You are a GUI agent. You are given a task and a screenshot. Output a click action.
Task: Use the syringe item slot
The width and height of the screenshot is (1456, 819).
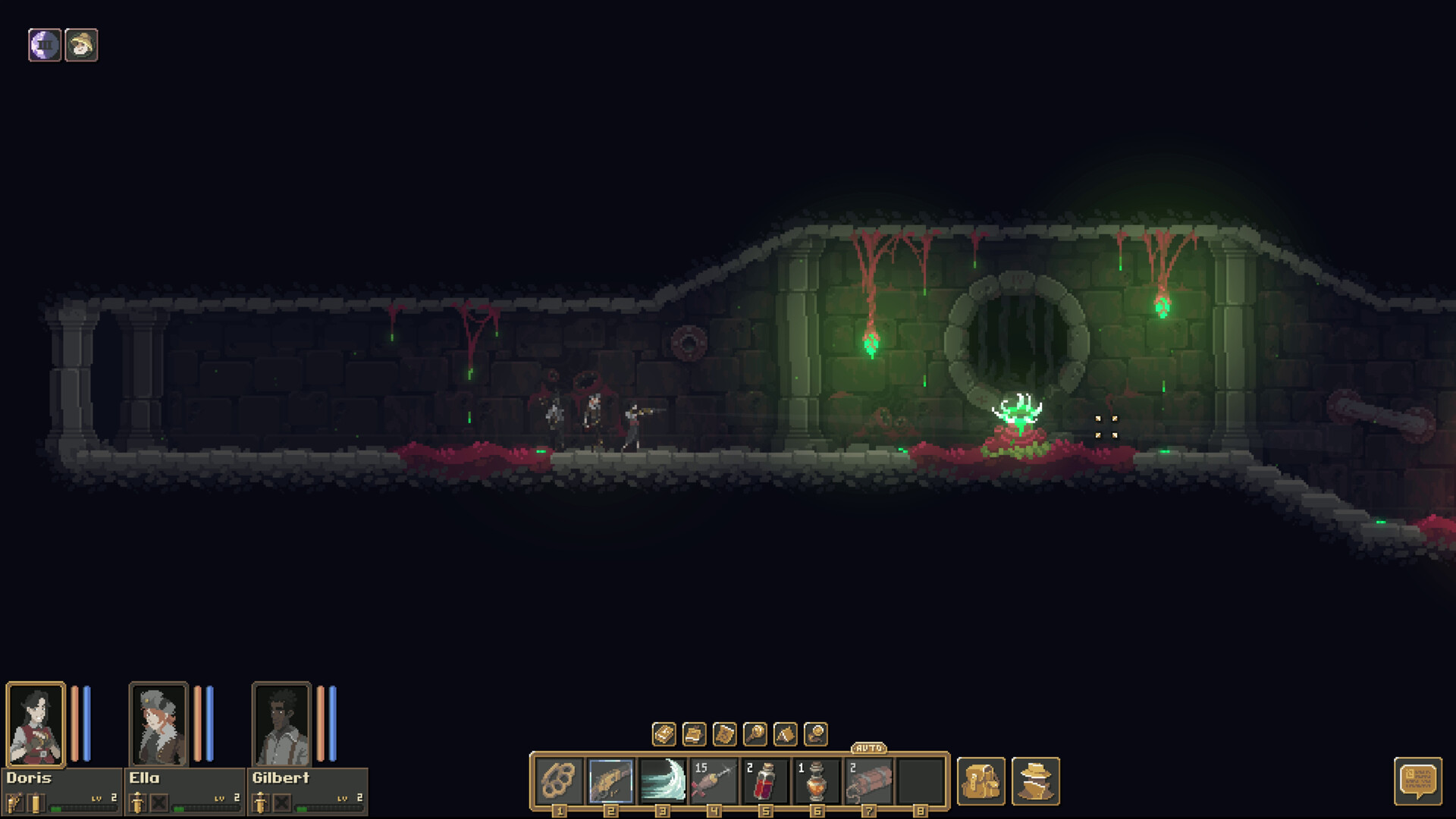tap(714, 780)
